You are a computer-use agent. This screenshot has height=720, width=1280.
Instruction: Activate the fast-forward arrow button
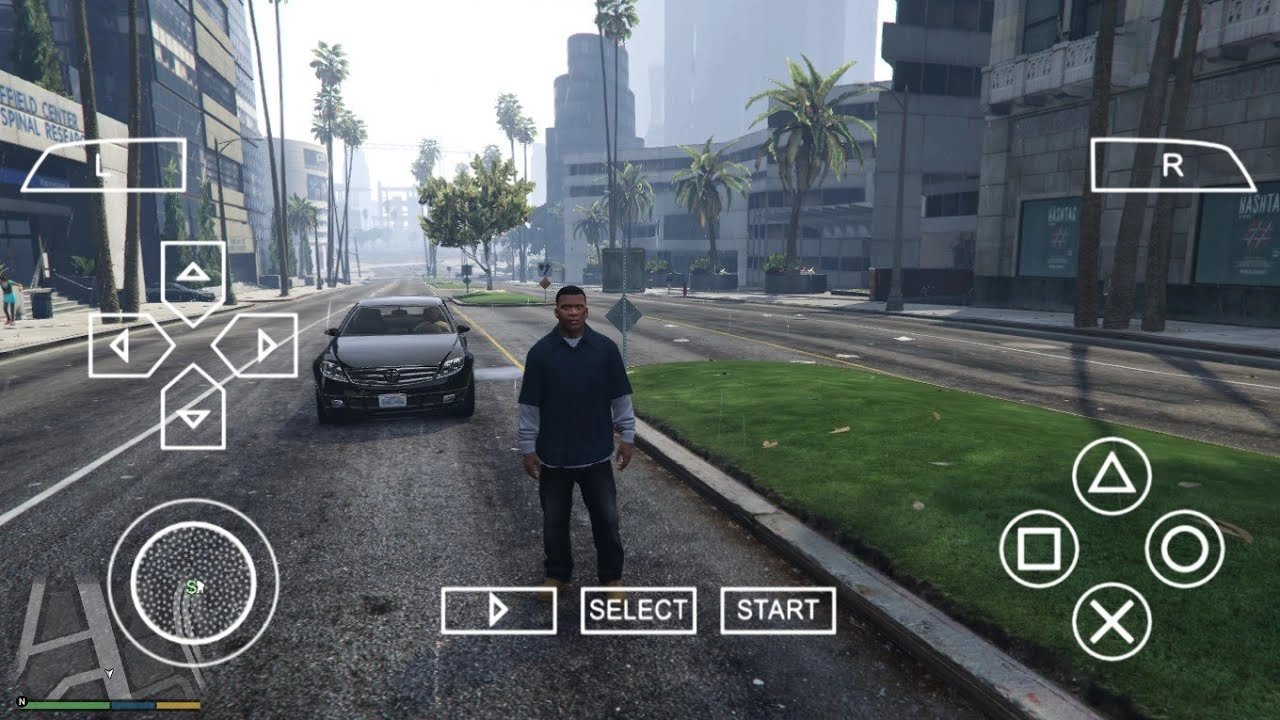click(x=499, y=610)
